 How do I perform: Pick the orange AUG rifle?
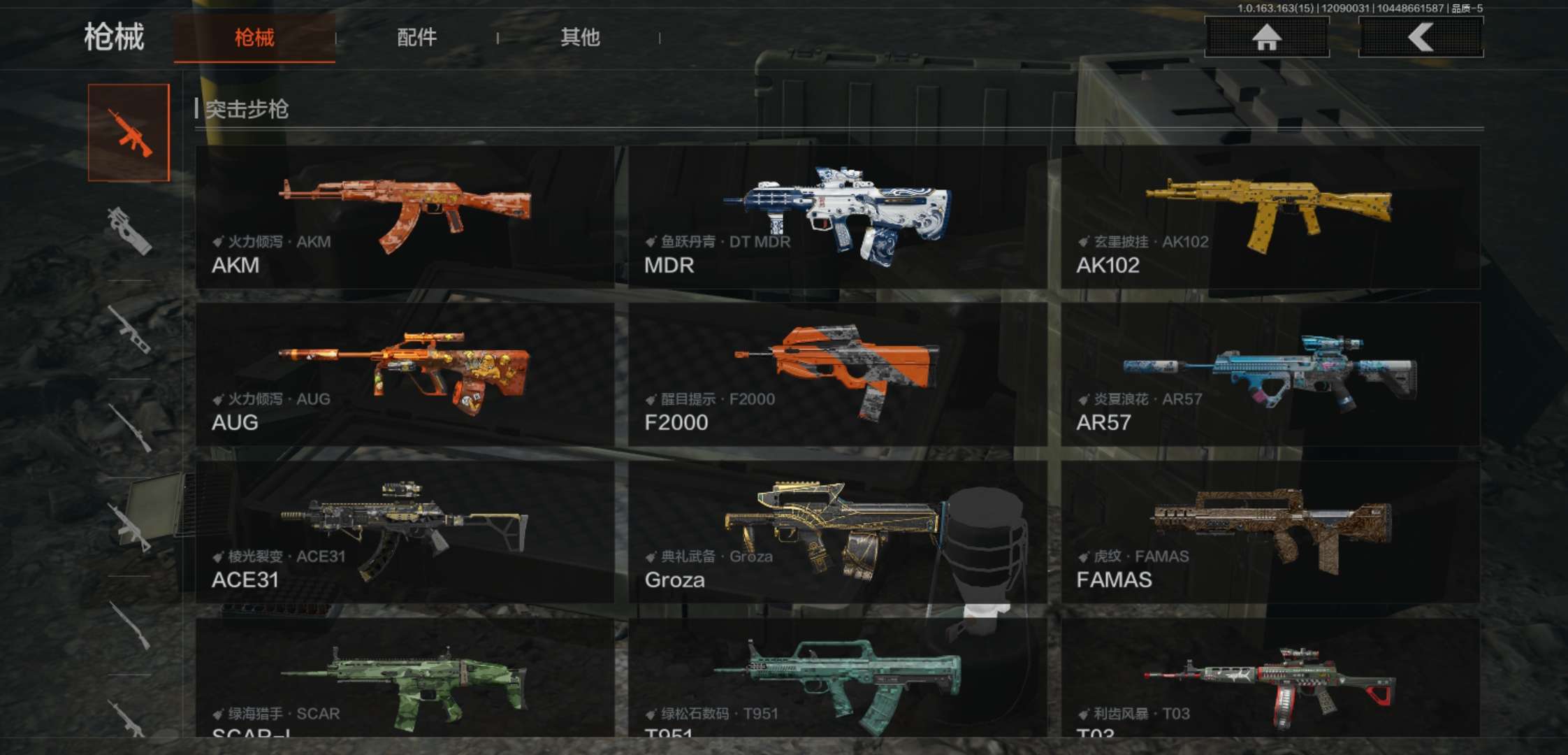405,375
